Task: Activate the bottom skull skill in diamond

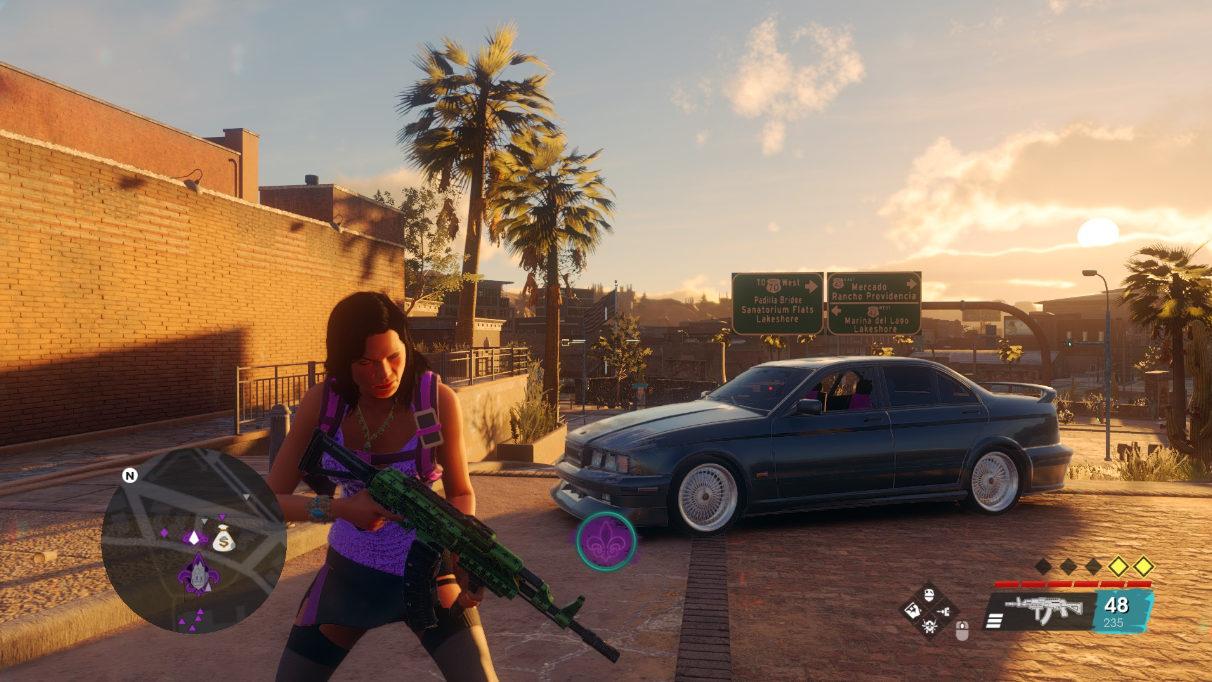Action: point(930,627)
